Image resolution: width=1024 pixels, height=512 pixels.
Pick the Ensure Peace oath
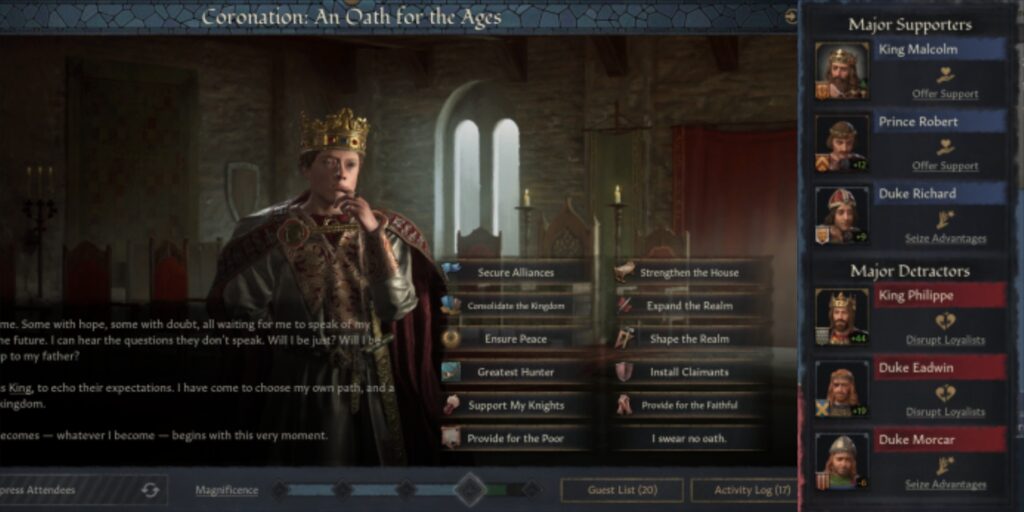point(515,339)
